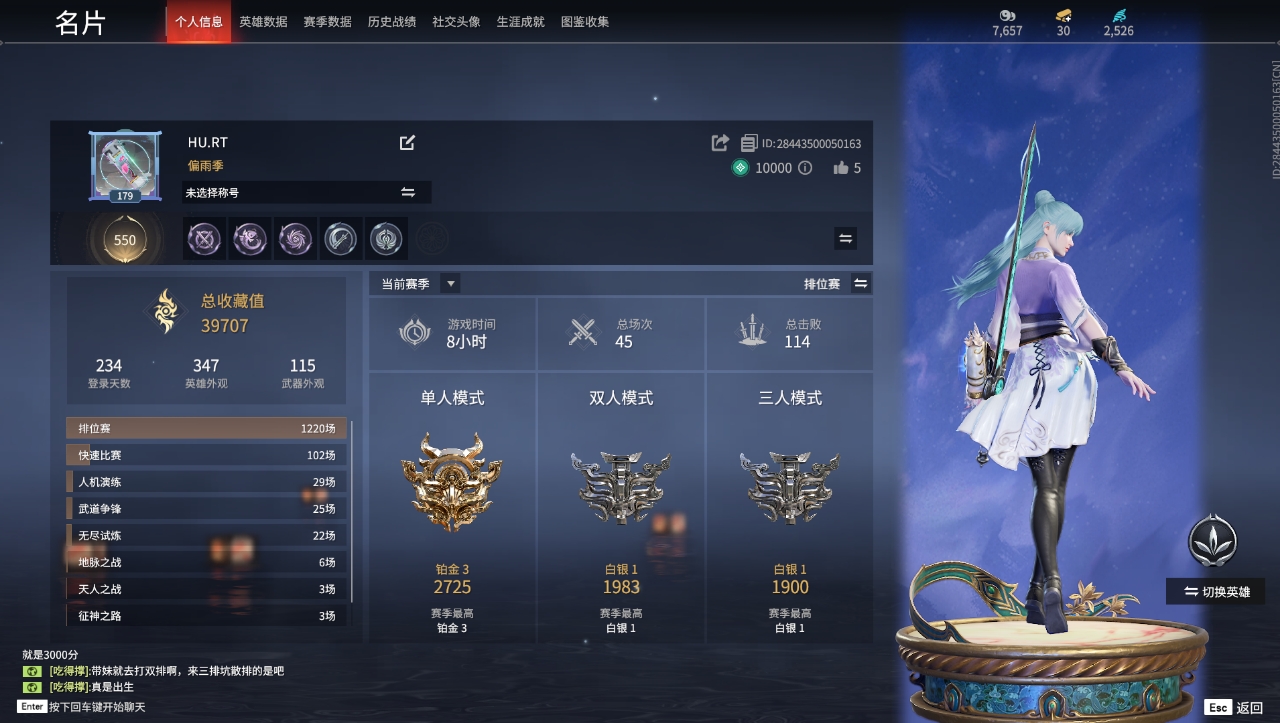The width and height of the screenshot is (1280, 723).
Task: Click the 切换英雄 button
Action: click(1216, 591)
